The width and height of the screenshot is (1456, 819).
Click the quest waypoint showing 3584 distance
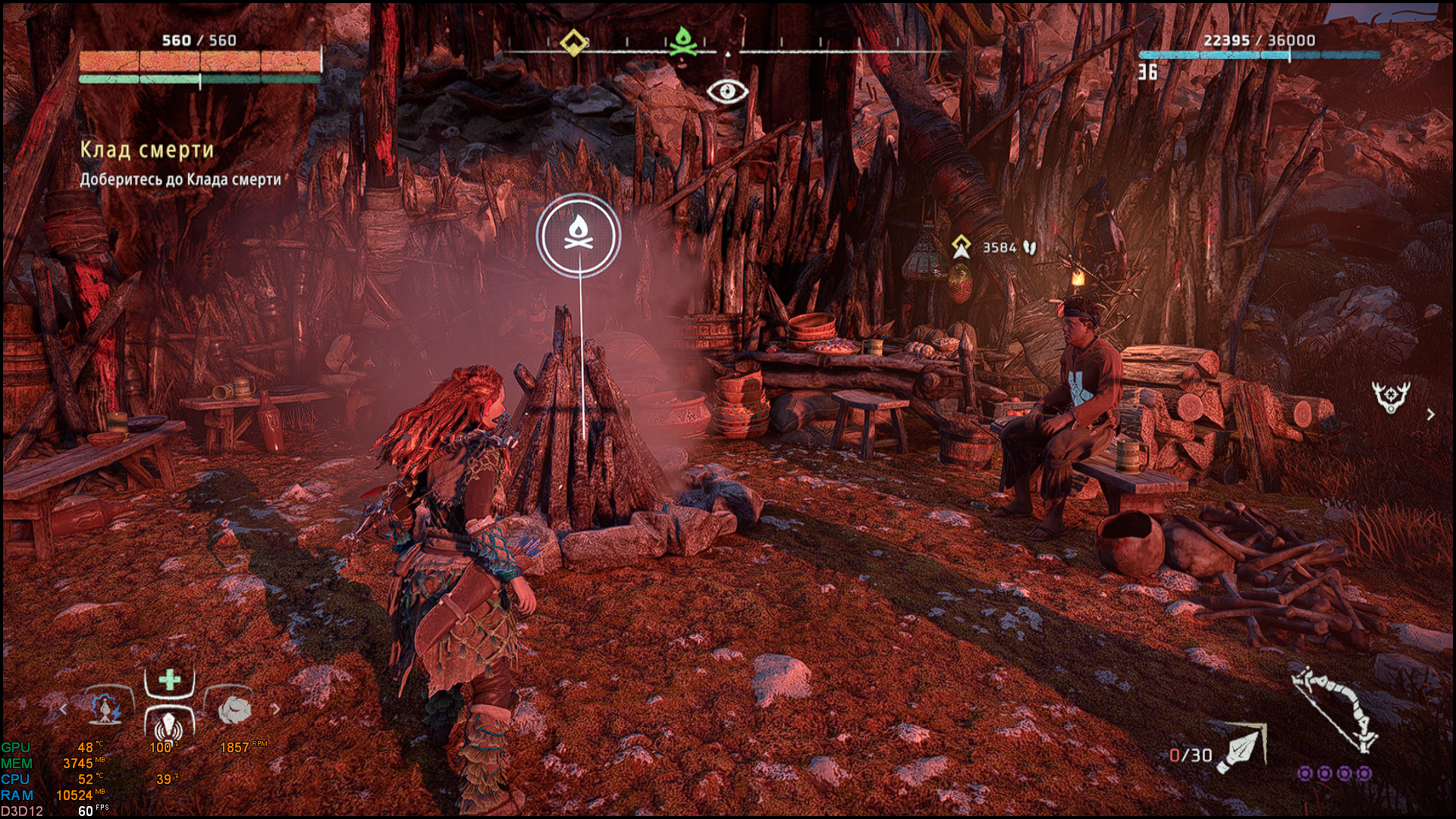tap(962, 247)
